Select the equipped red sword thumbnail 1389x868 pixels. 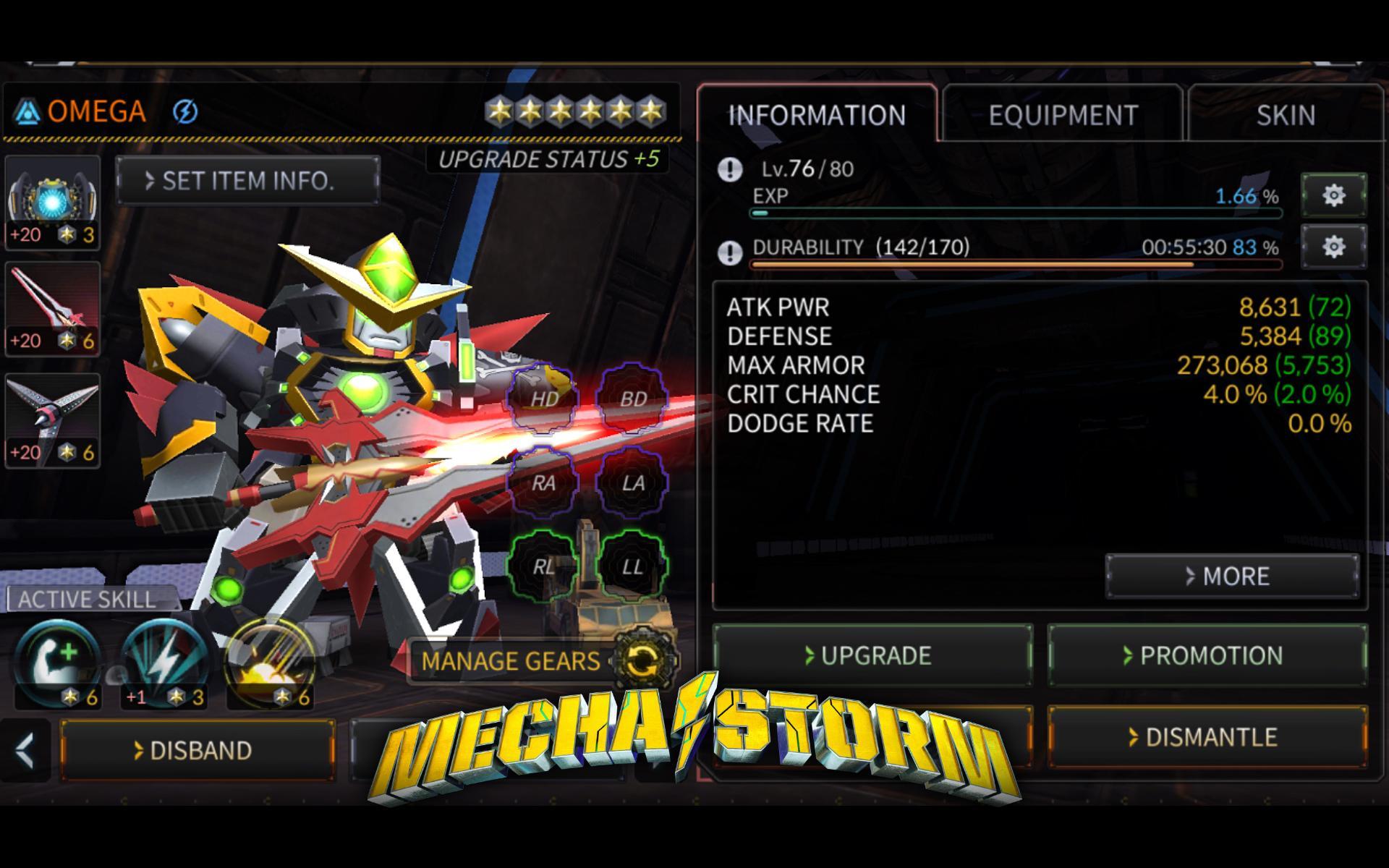(51, 308)
